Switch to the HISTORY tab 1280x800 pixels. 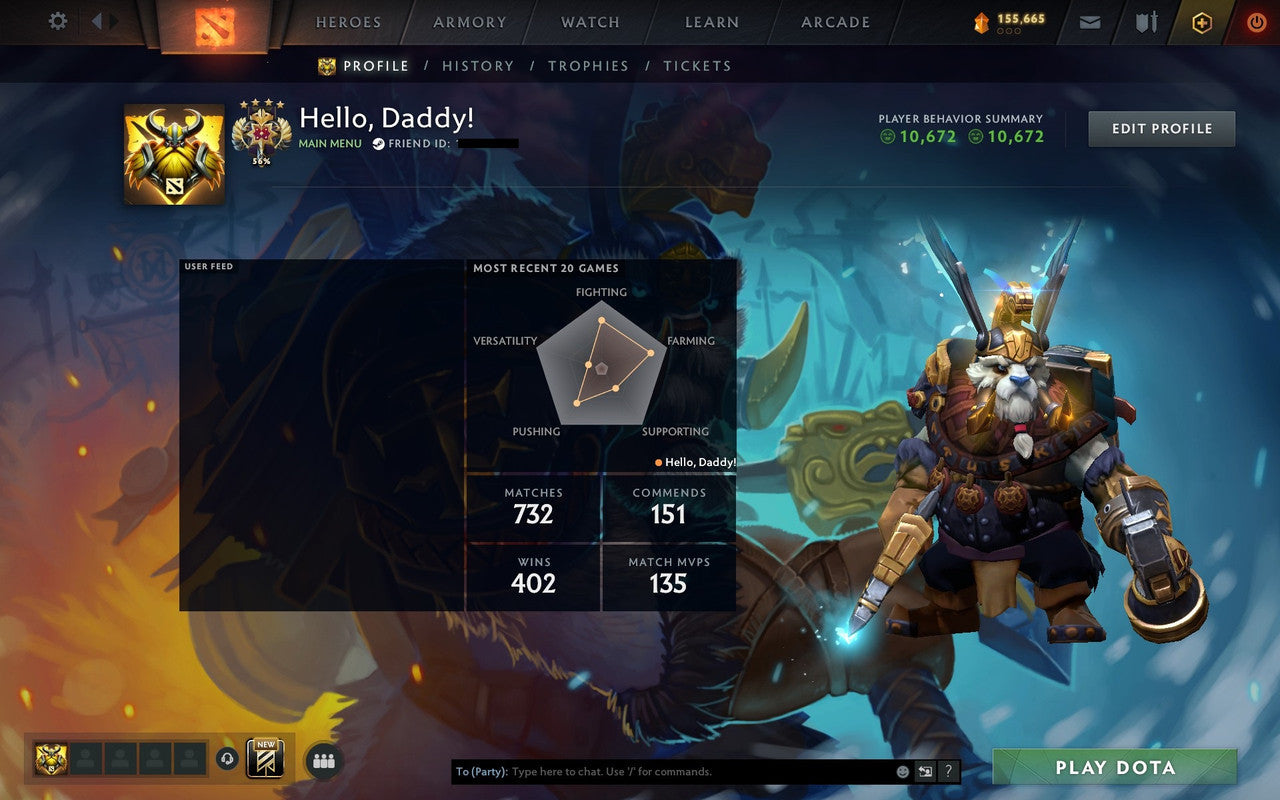click(478, 66)
